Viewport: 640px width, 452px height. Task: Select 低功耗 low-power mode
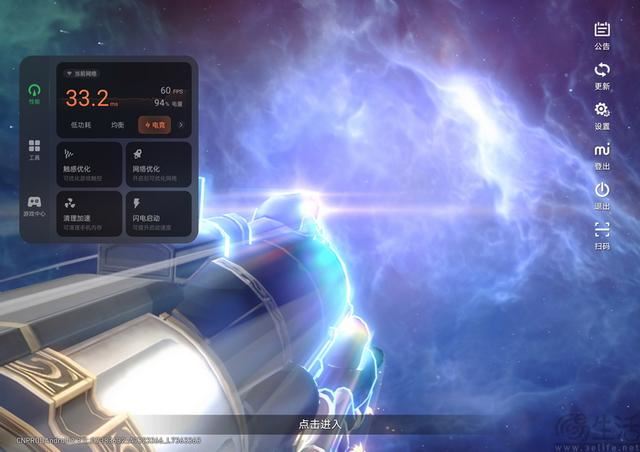click(81, 125)
